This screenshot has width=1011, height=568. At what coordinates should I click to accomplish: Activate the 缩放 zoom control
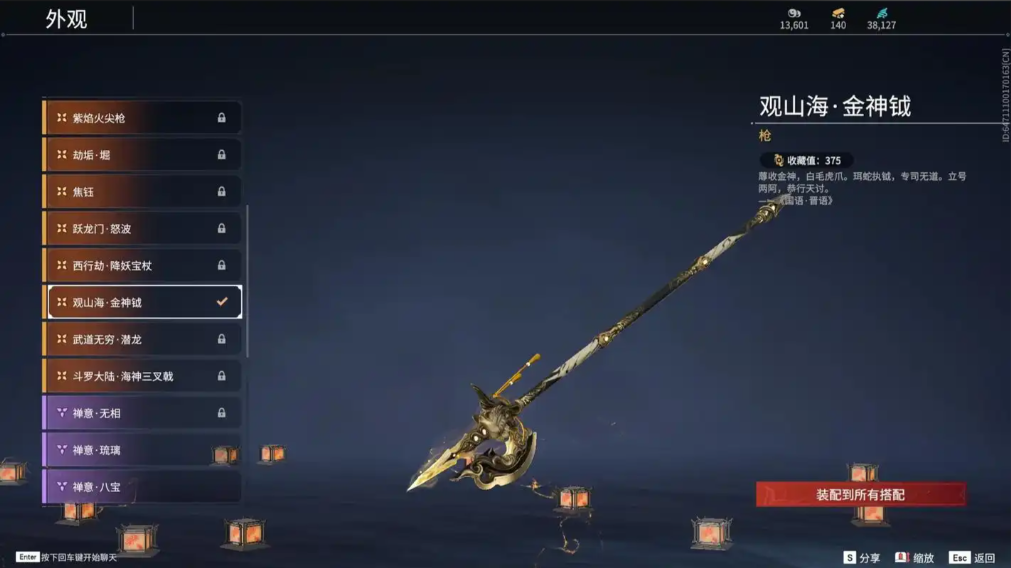(915, 558)
